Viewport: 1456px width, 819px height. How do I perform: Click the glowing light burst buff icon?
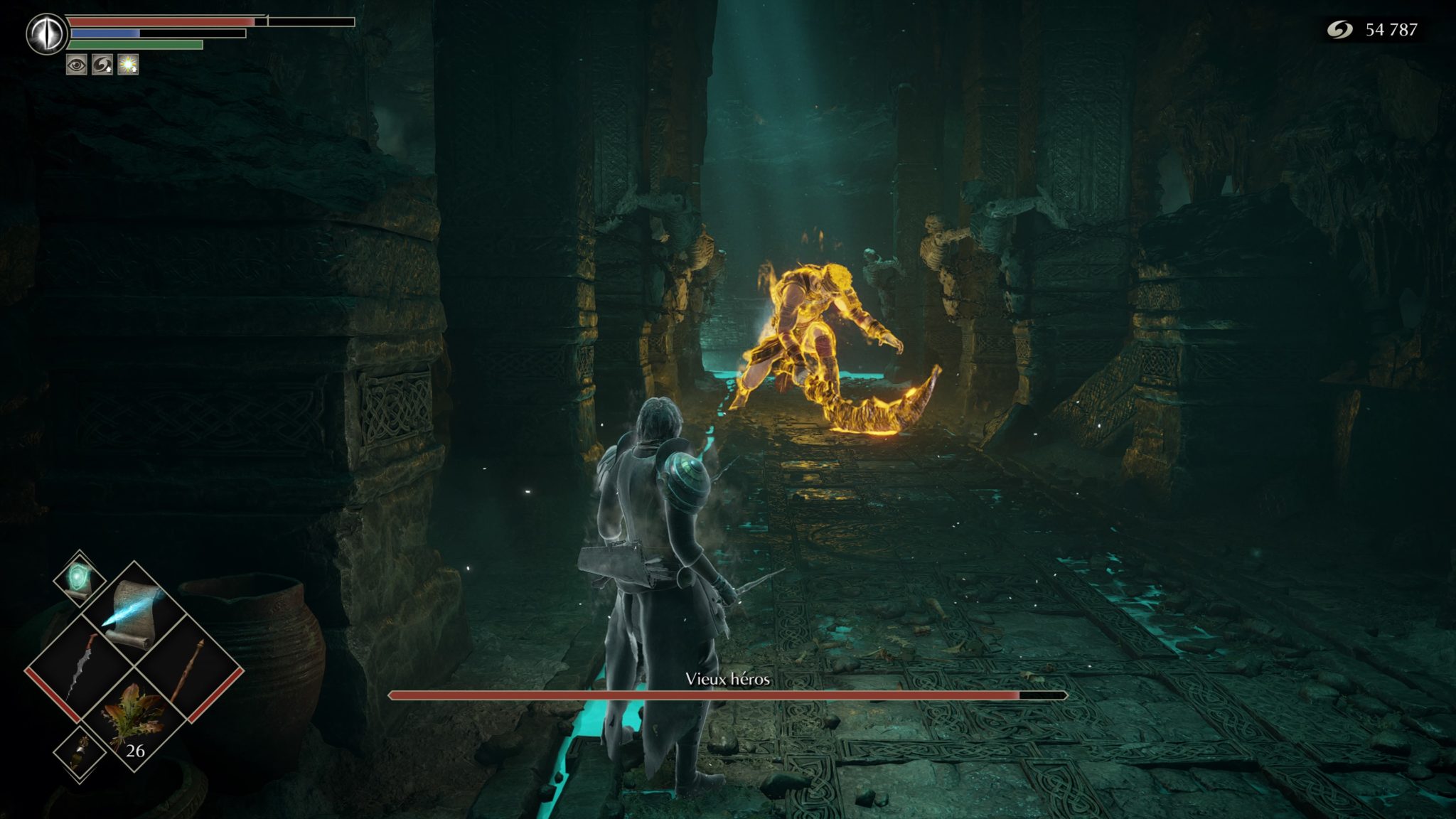[128, 65]
